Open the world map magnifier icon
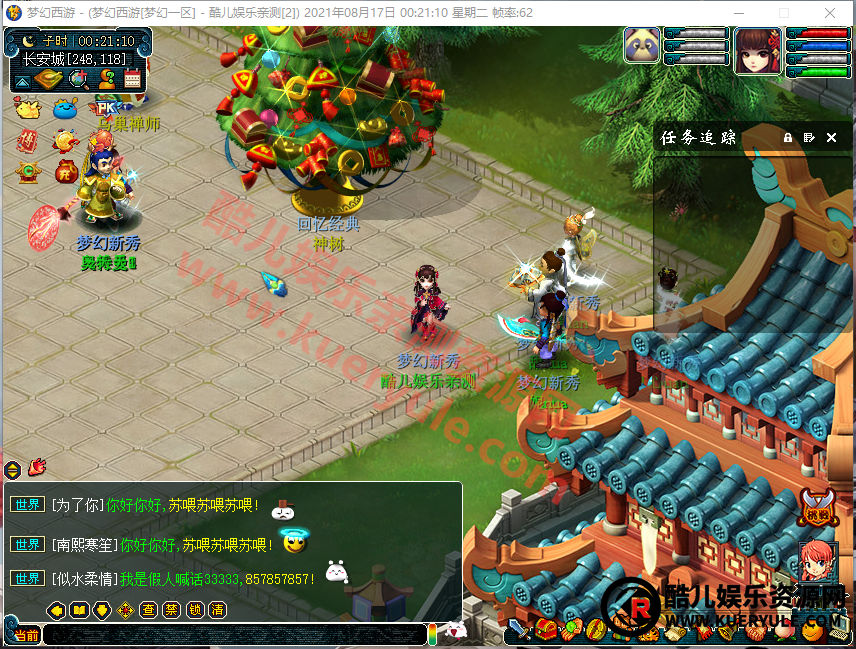The width and height of the screenshot is (856, 649). point(78,80)
